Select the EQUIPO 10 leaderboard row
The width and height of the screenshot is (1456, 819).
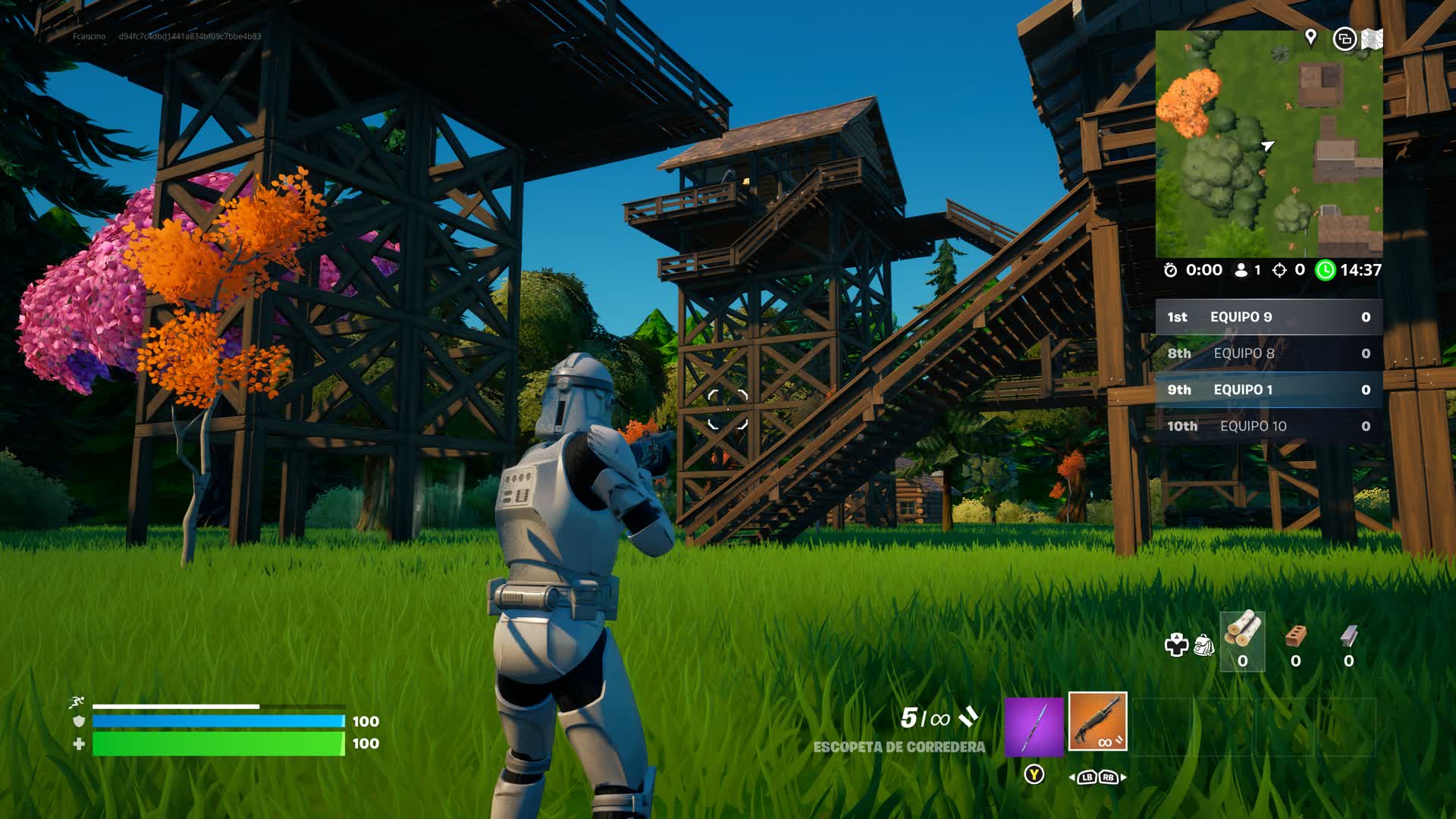(1269, 426)
